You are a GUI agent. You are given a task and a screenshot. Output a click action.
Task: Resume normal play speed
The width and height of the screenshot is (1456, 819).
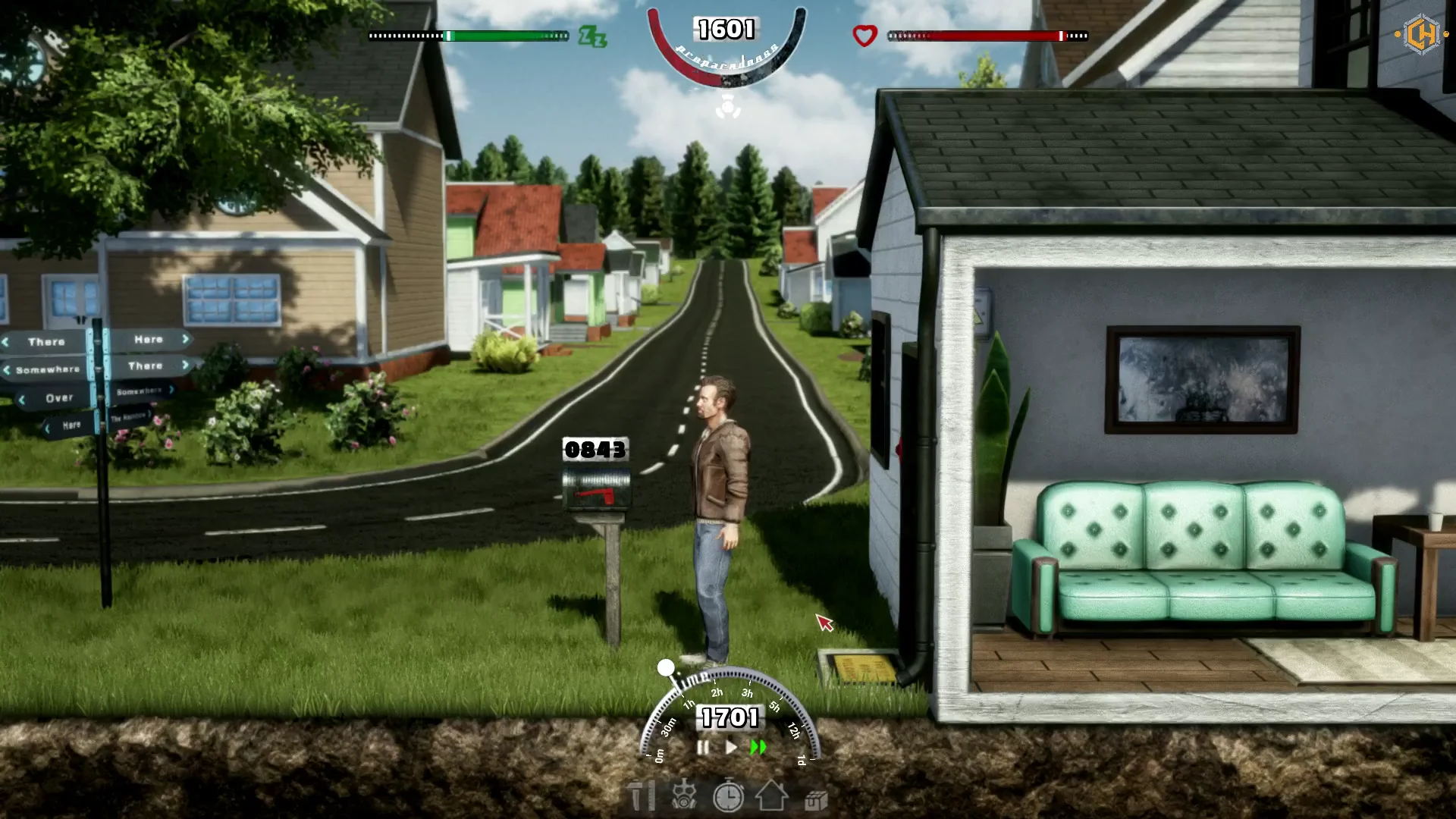coord(731,748)
